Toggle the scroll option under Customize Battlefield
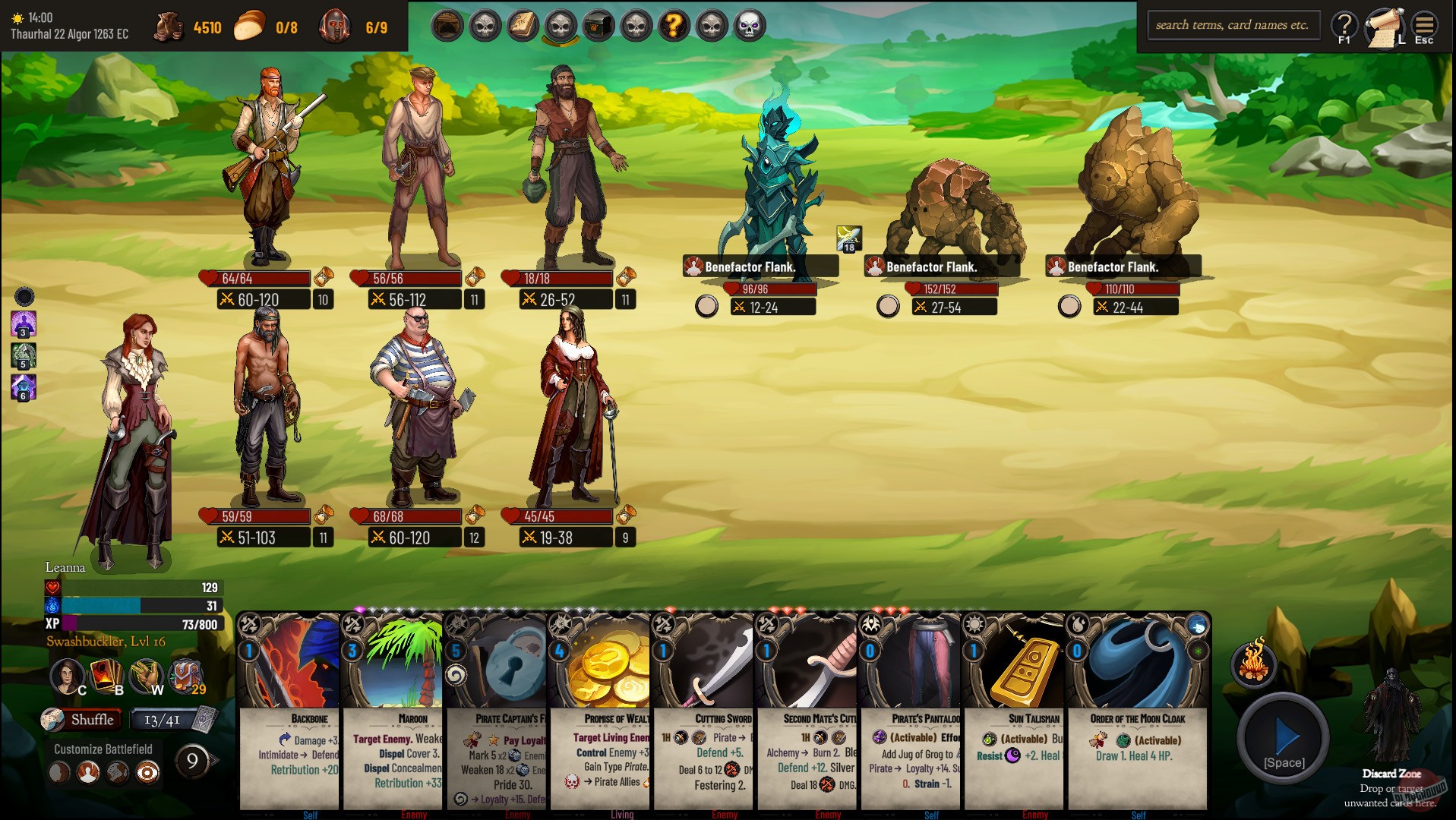 click(118, 773)
